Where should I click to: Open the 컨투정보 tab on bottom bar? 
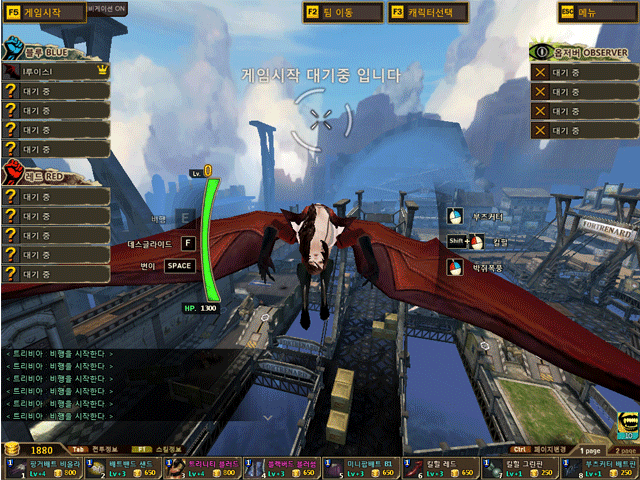coord(104,450)
